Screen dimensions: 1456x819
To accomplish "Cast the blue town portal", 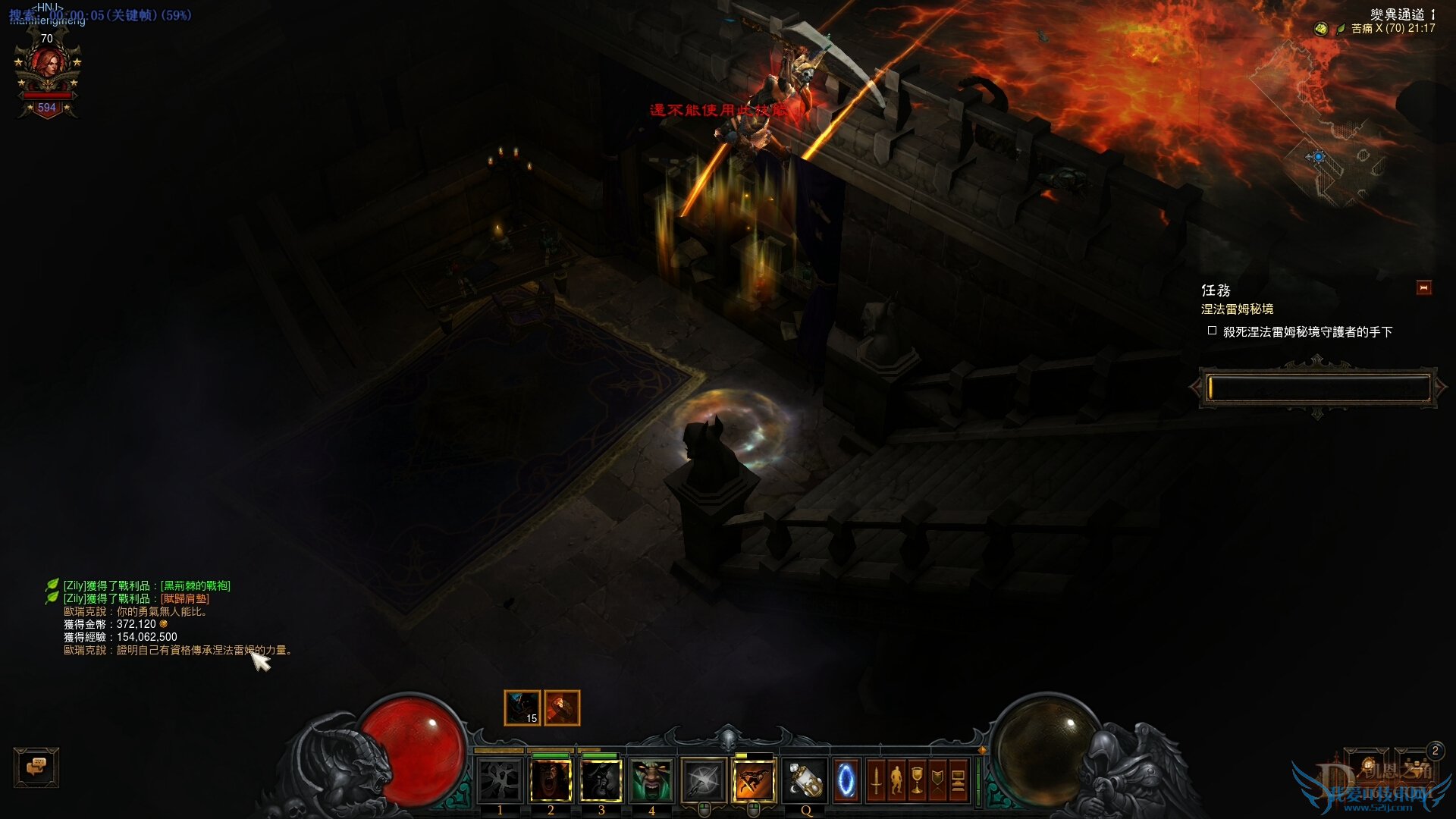I will tap(846, 781).
